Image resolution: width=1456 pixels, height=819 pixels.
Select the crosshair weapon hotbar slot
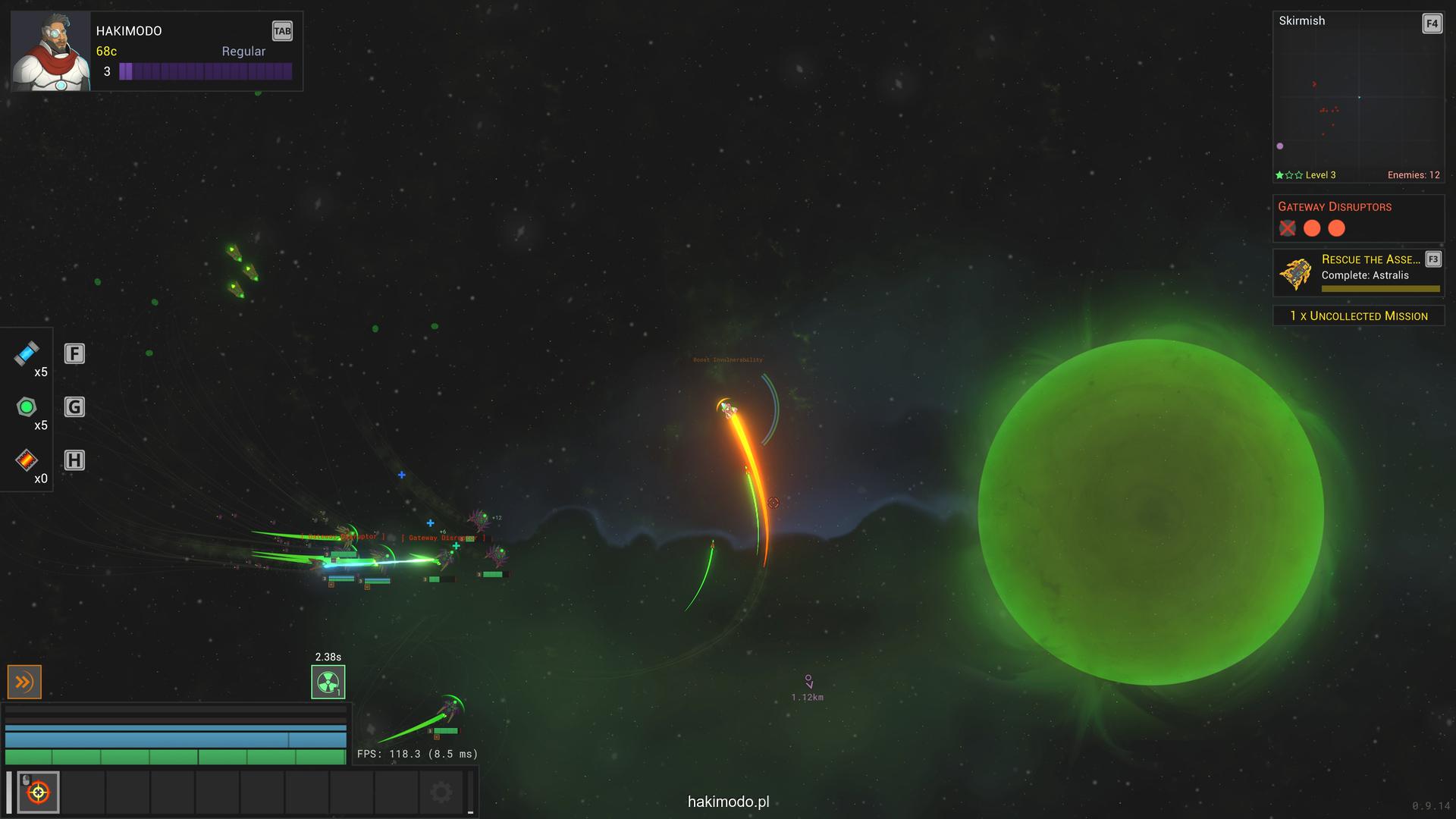[x=38, y=792]
